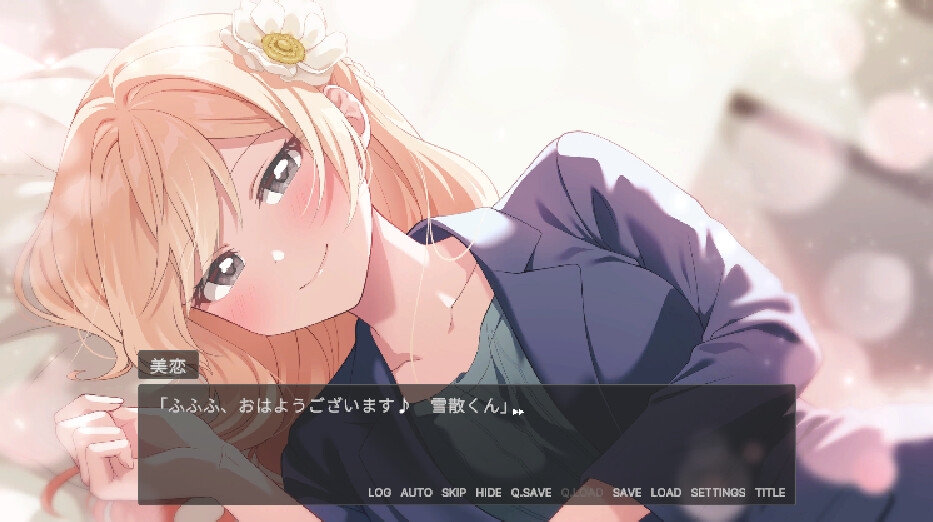This screenshot has width=933, height=522.
Task: Click HIDE to hide the text window
Action: (x=488, y=493)
